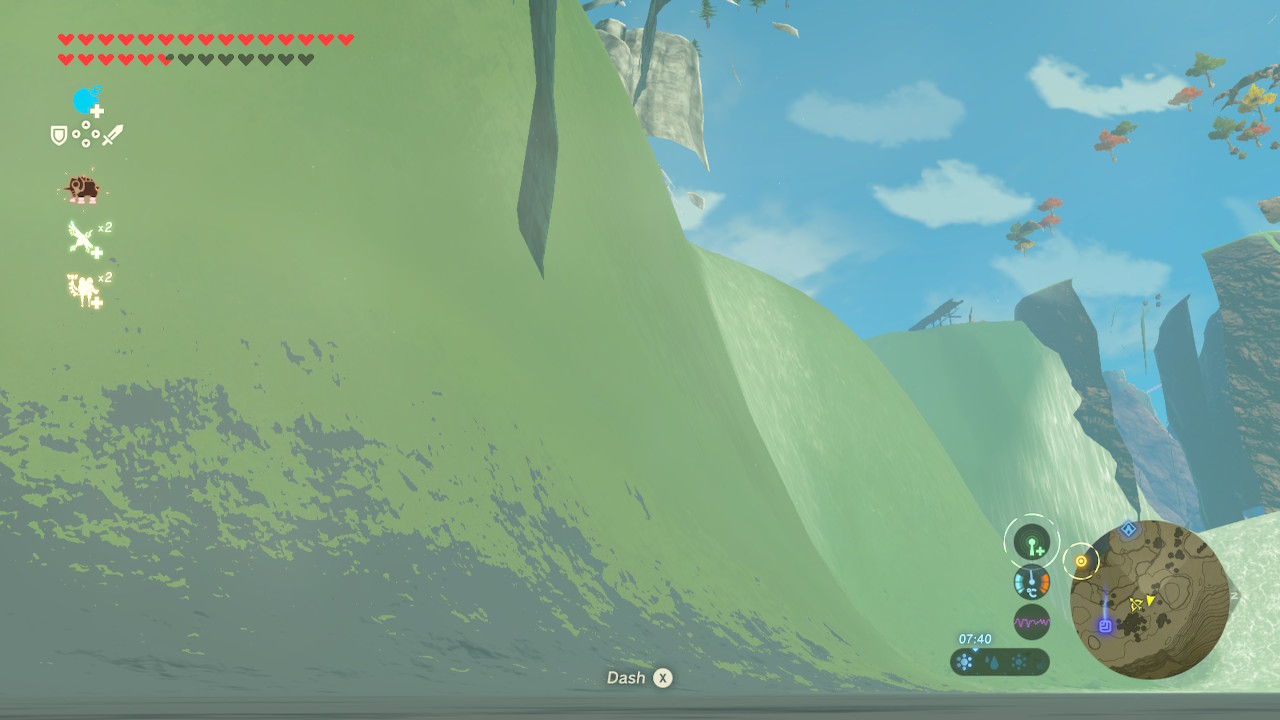Click the shield quick-select icon
This screenshot has width=1280, height=720.
pyautogui.click(x=59, y=135)
